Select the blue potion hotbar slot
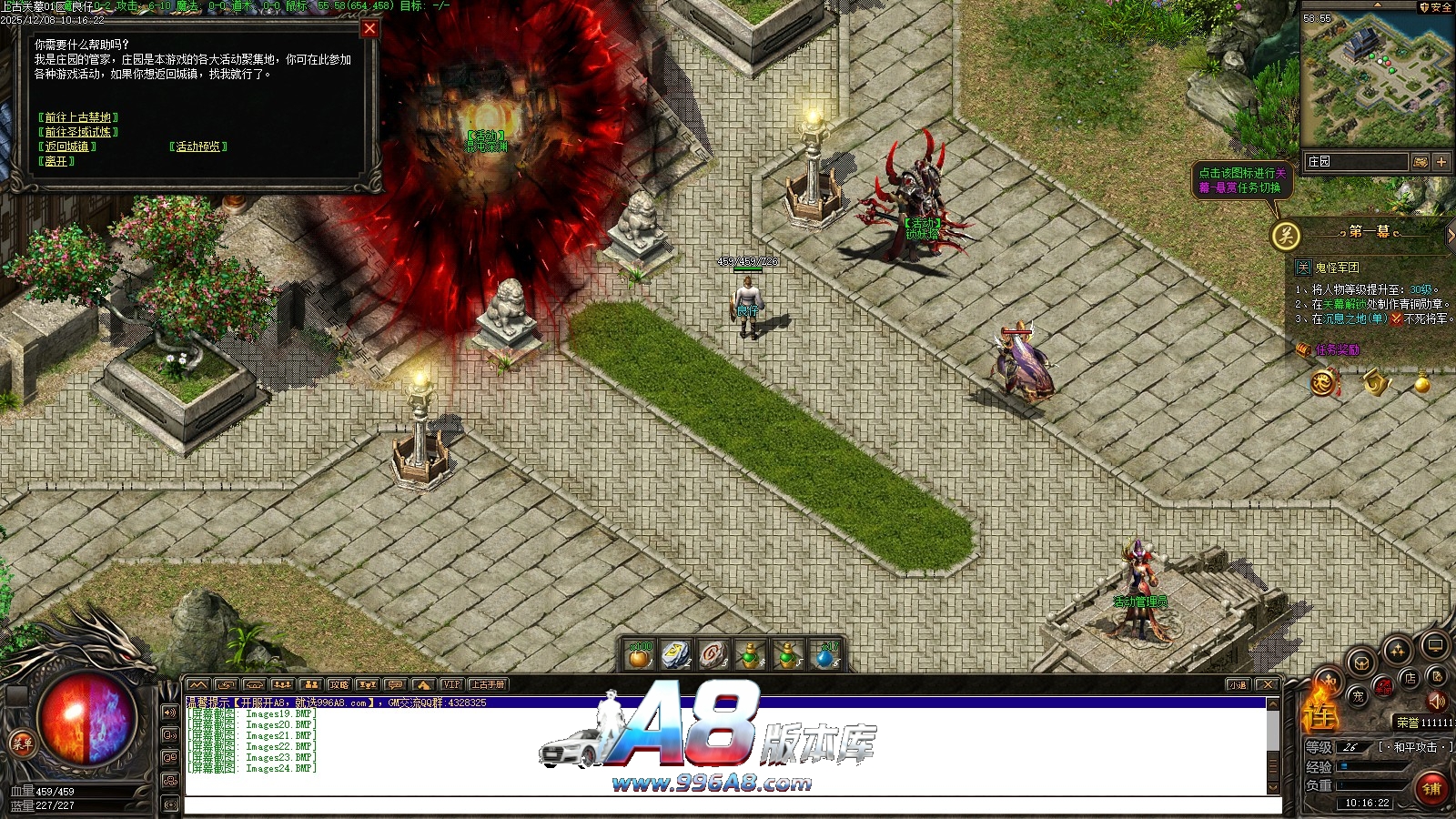 pos(825,655)
